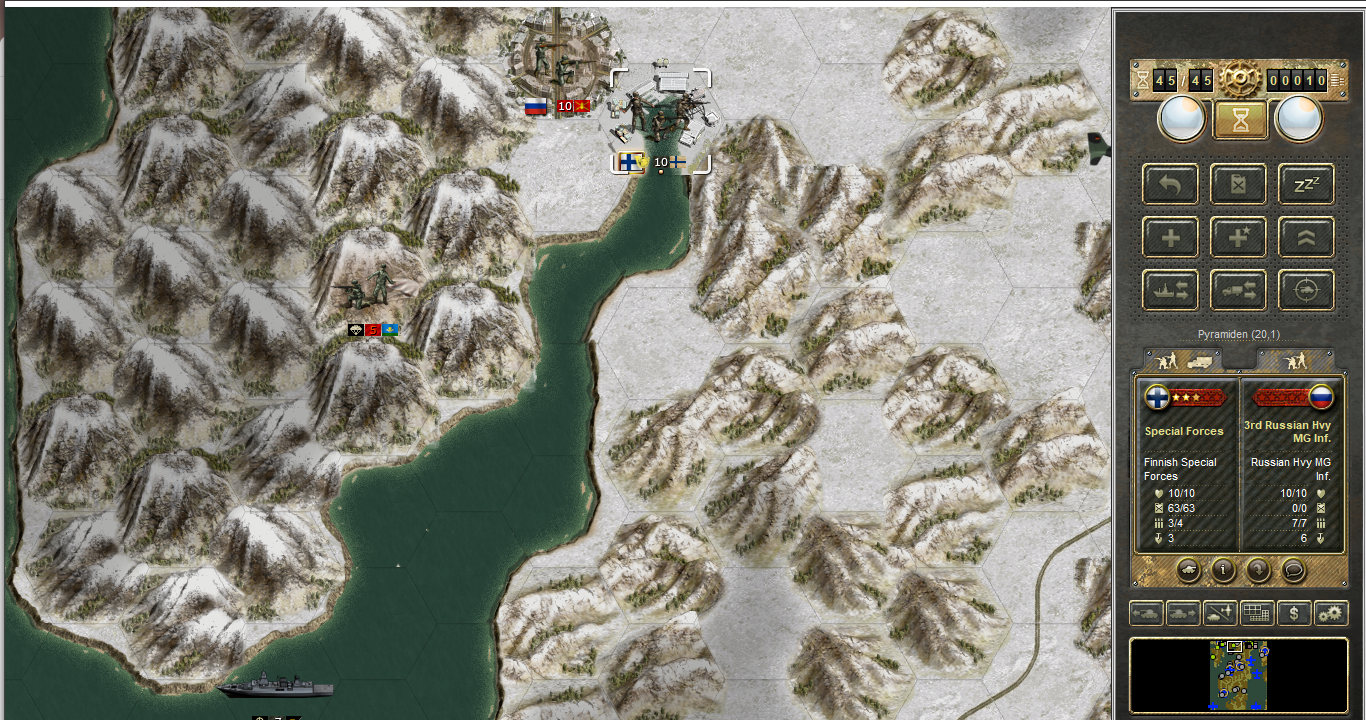Open unit details with the info button

[x=1223, y=570]
